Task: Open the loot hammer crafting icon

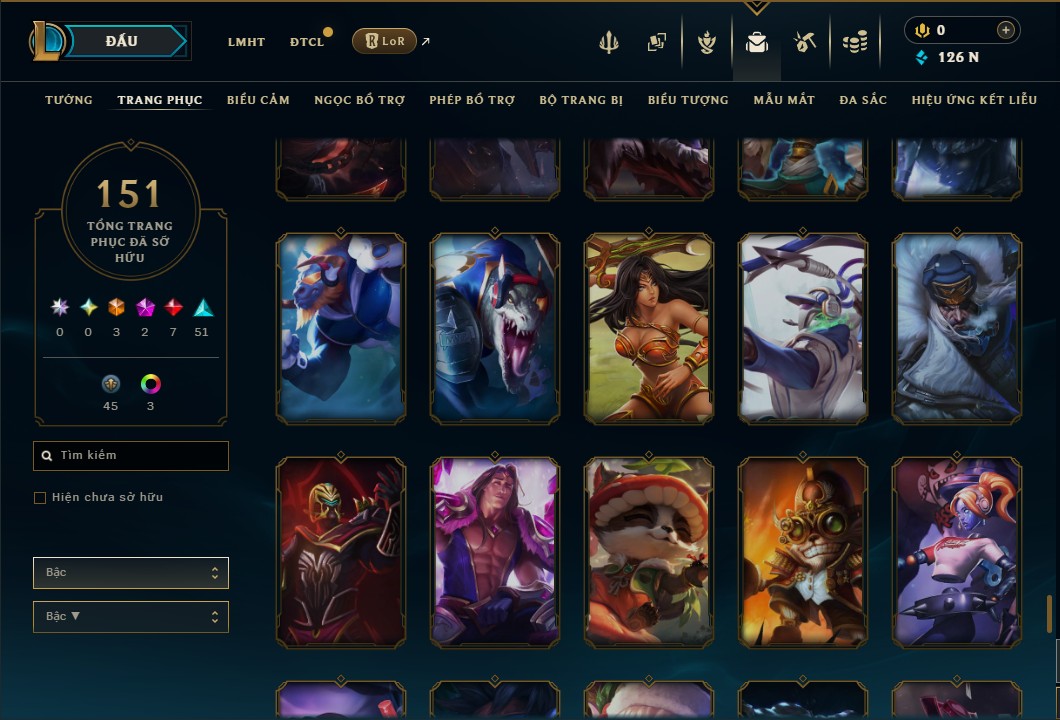Action: tap(805, 42)
